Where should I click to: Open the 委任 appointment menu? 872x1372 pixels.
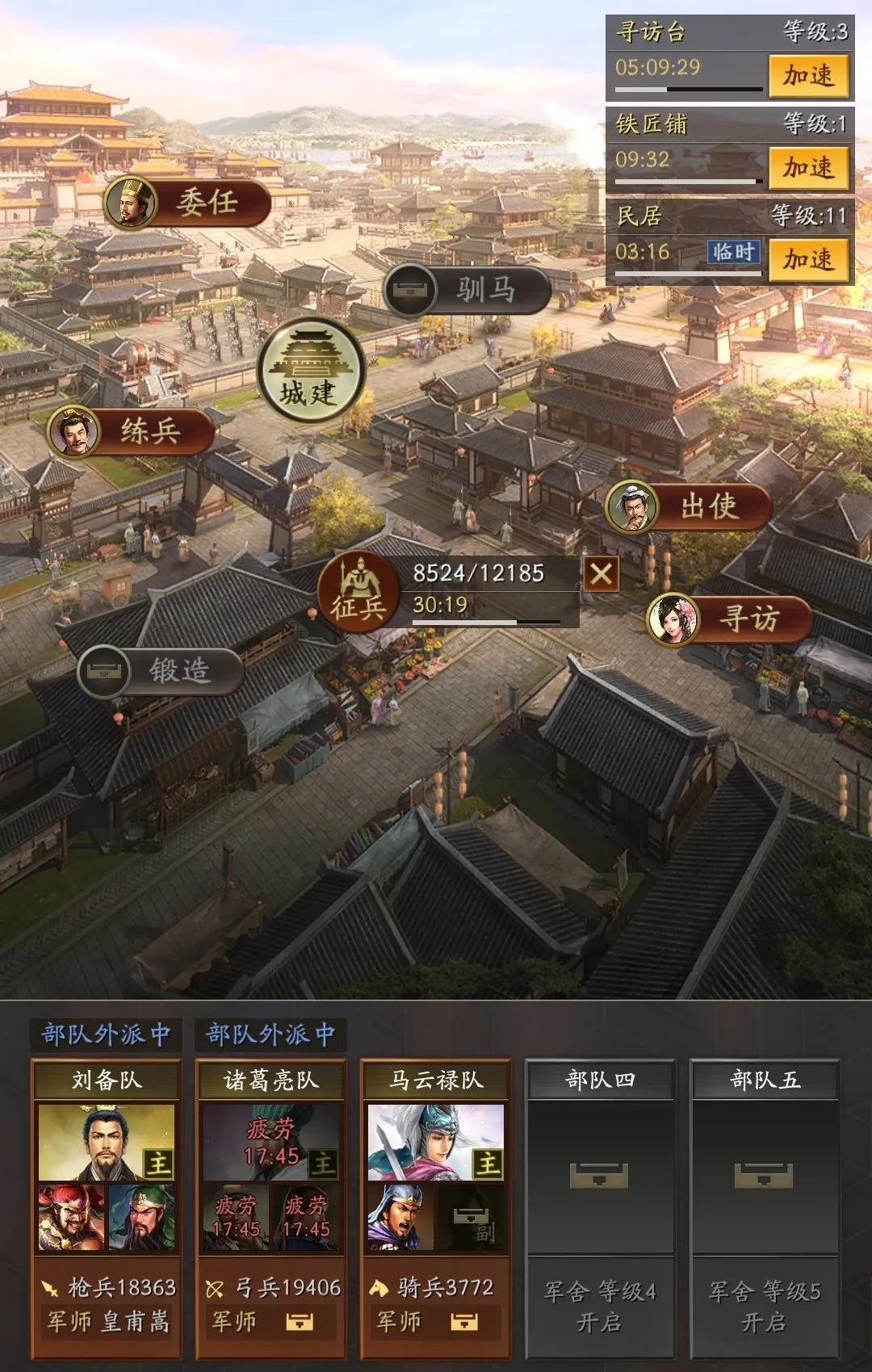pyautogui.click(x=188, y=202)
